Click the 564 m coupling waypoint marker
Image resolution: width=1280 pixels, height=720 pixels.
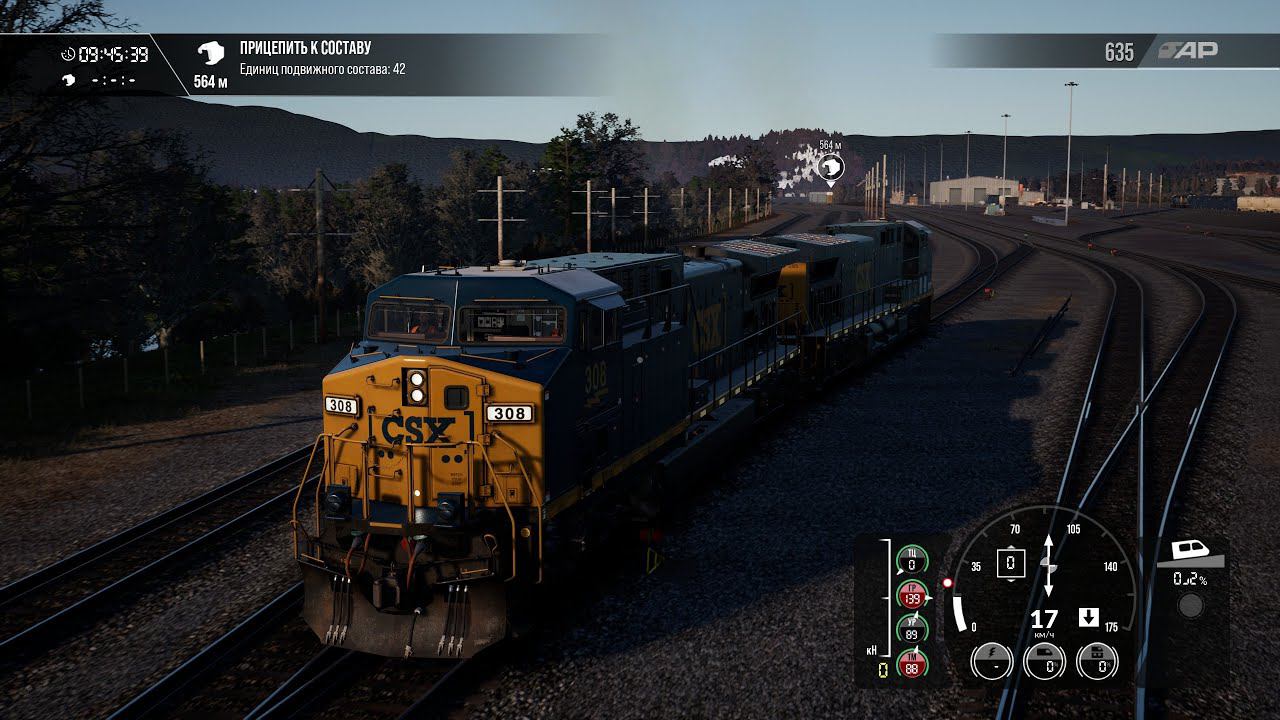point(830,167)
